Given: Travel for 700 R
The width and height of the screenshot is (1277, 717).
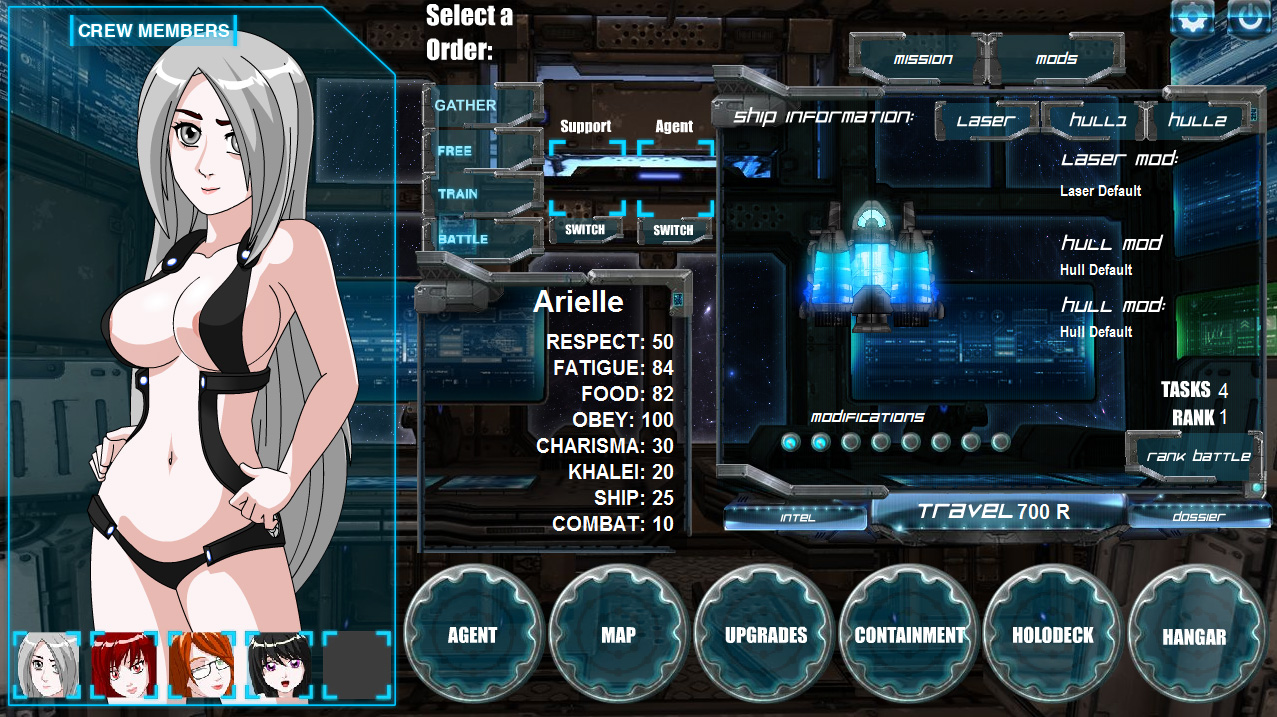Looking at the screenshot, I should point(994,512).
